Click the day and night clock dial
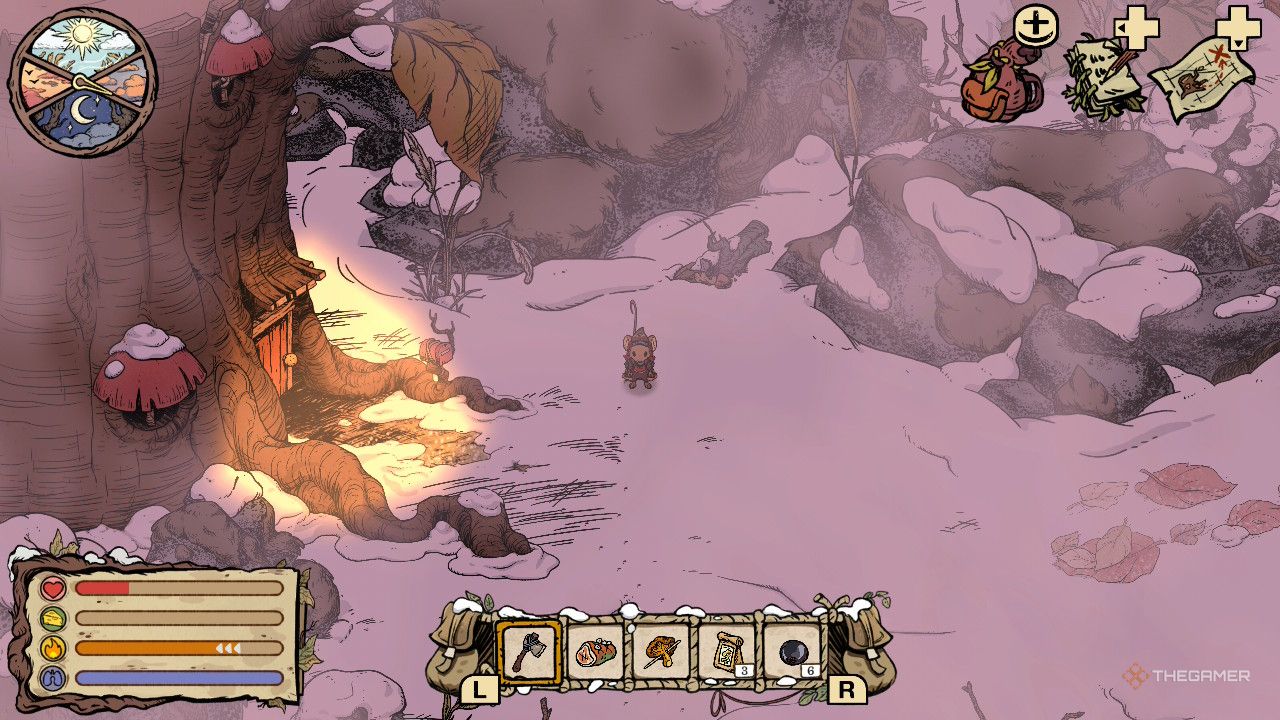Screen dimensions: 1280x720 coord(83,82)
